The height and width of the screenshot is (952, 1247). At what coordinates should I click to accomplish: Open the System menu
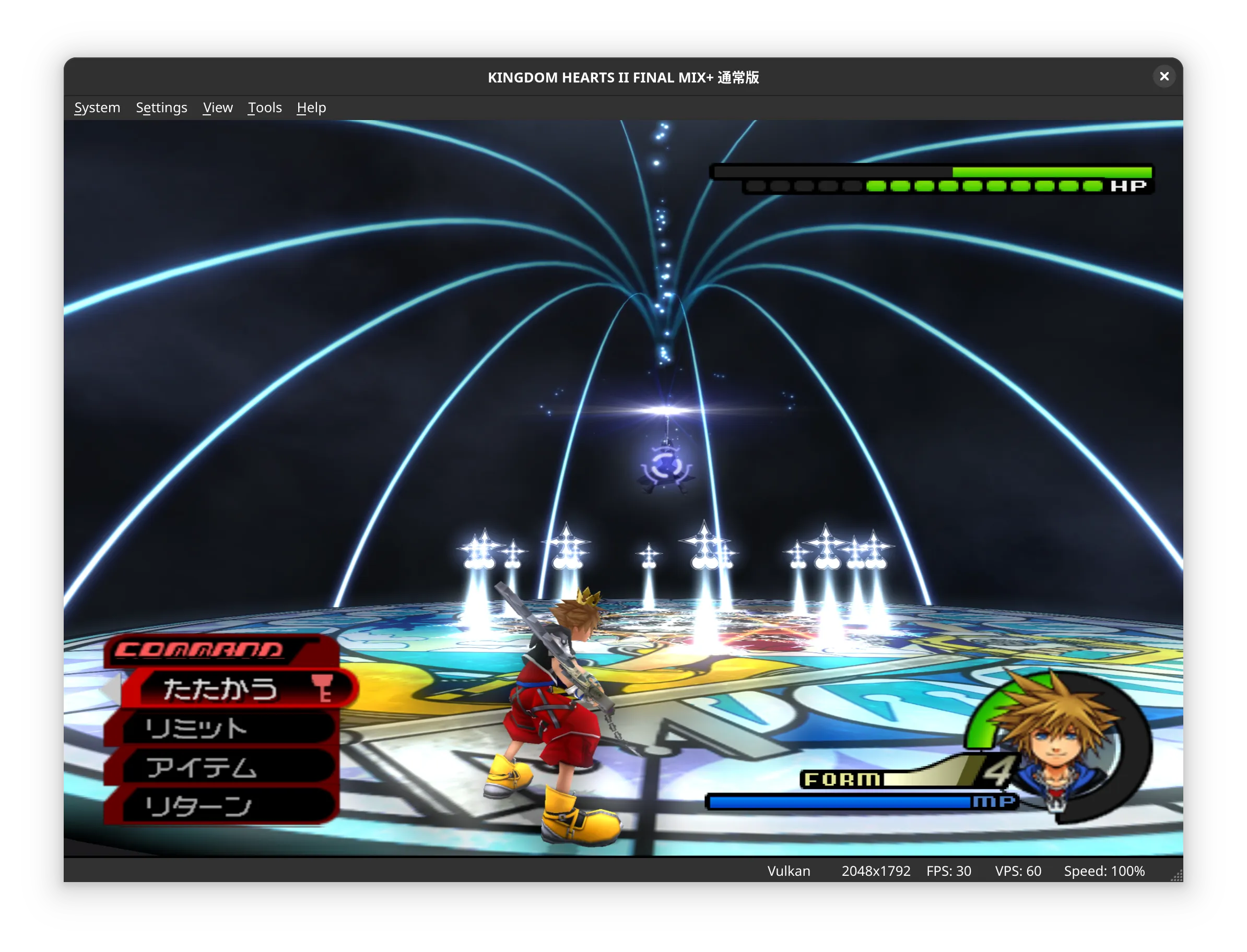pyautogui.click(x=97, y=108)
